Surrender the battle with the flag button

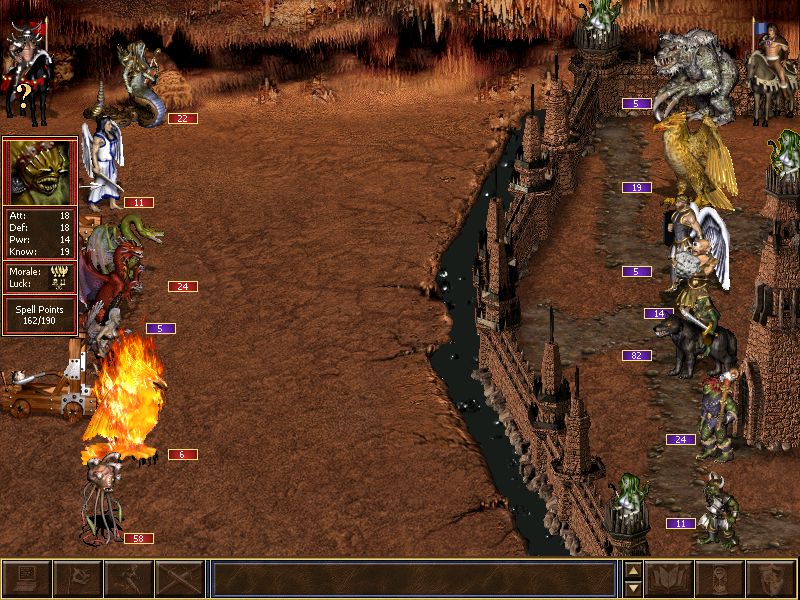click(77, 579)
